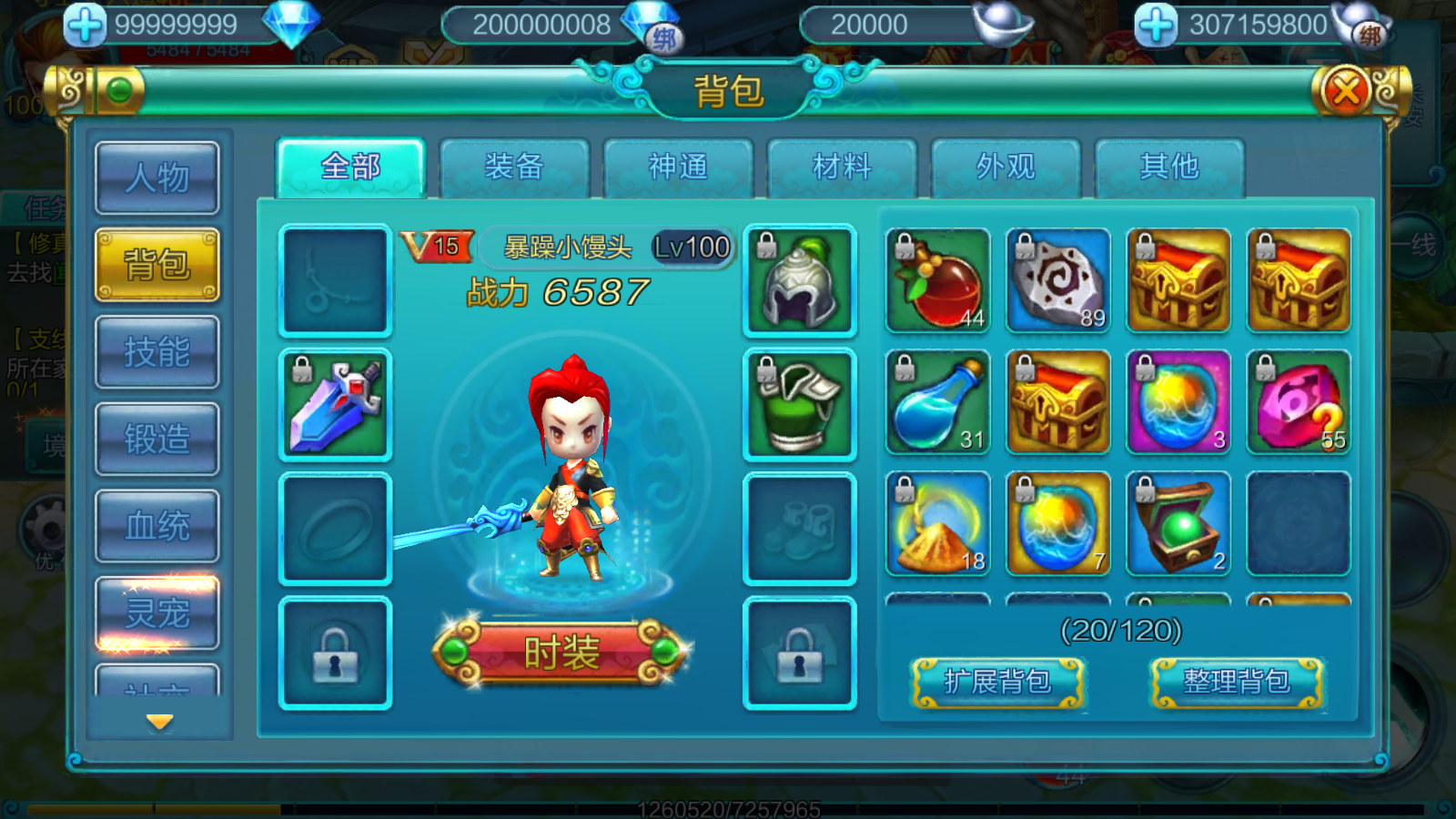Expand the sidebar with the yellow down arrow
This screenshot has height=819, width=1456.
[x=160, y=722]
